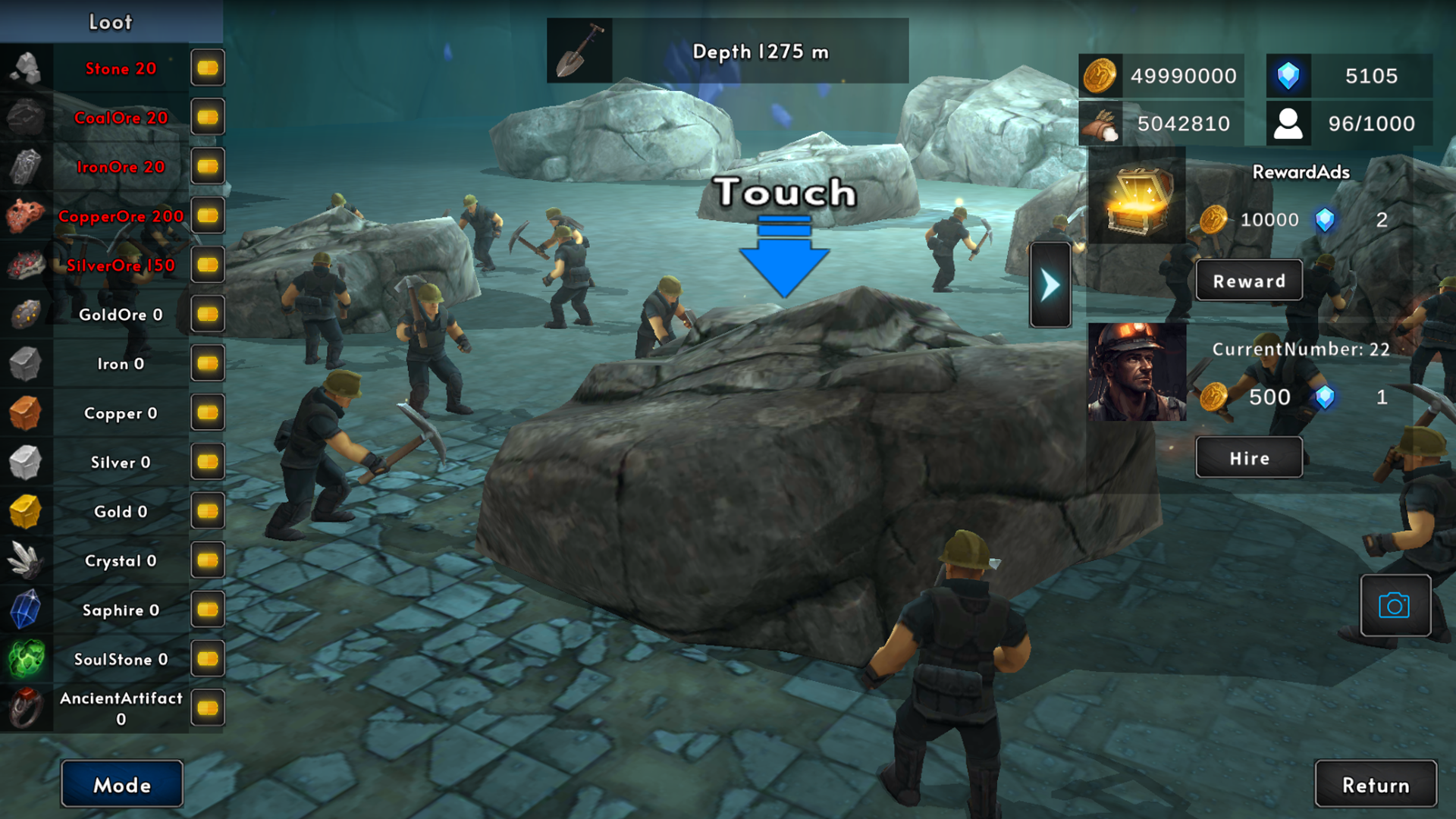Viewport: 1456px width, 819px height.
Task: Hire a new miner
Action: [x=1248, y=457]
